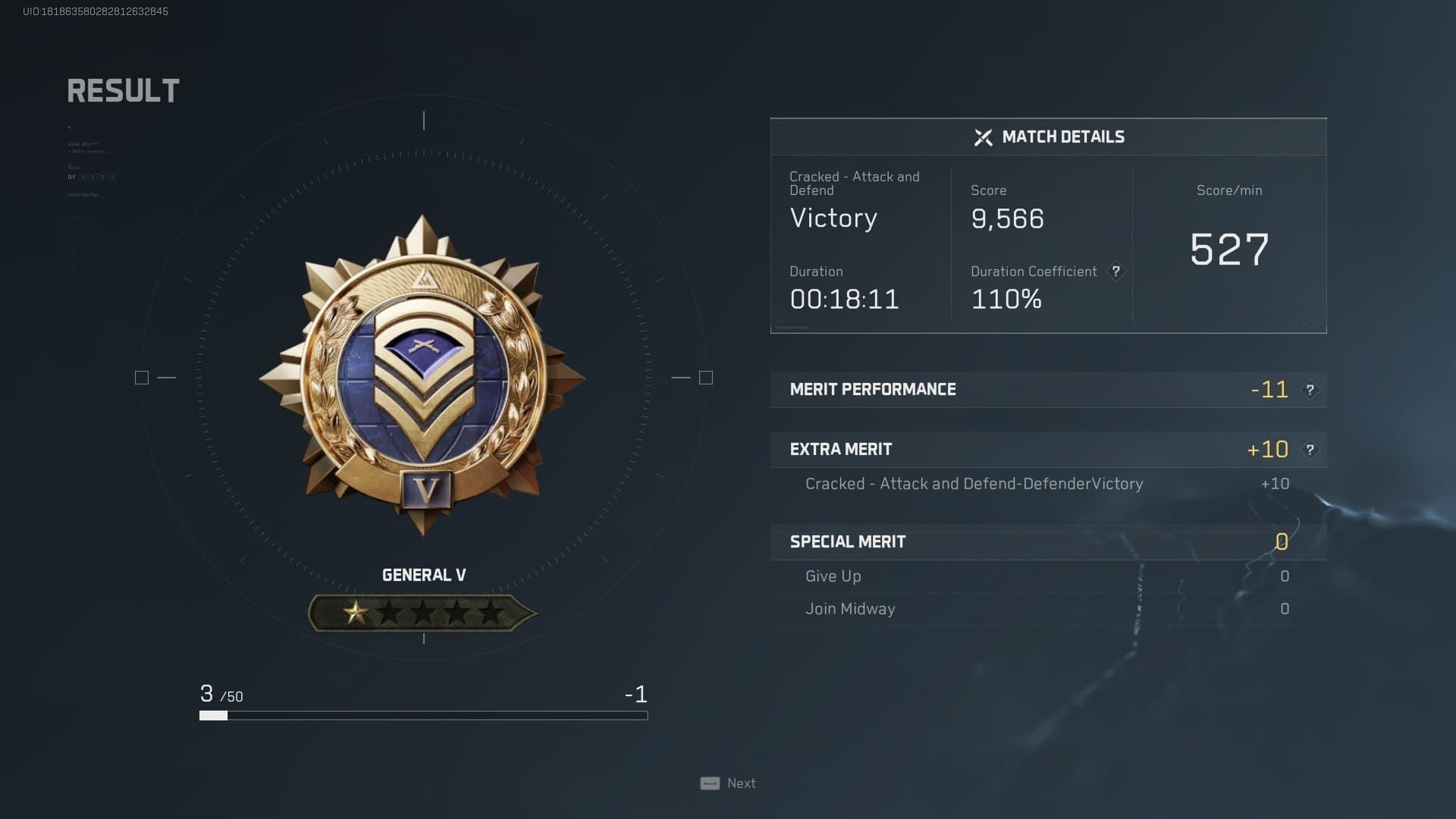Click the Merit Performance question mark icon

(x=1310, y=389)
